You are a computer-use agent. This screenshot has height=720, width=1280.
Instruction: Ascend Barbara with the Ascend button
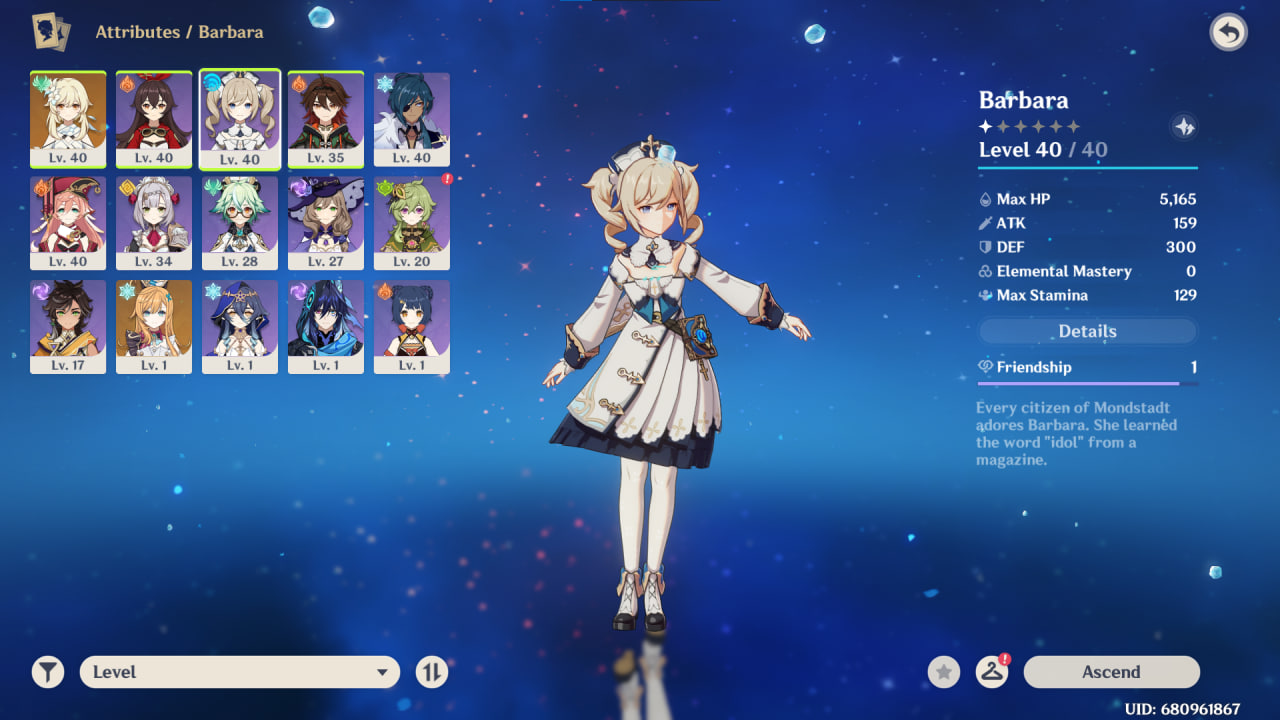pyautogui.click(x=1111, y=672)
